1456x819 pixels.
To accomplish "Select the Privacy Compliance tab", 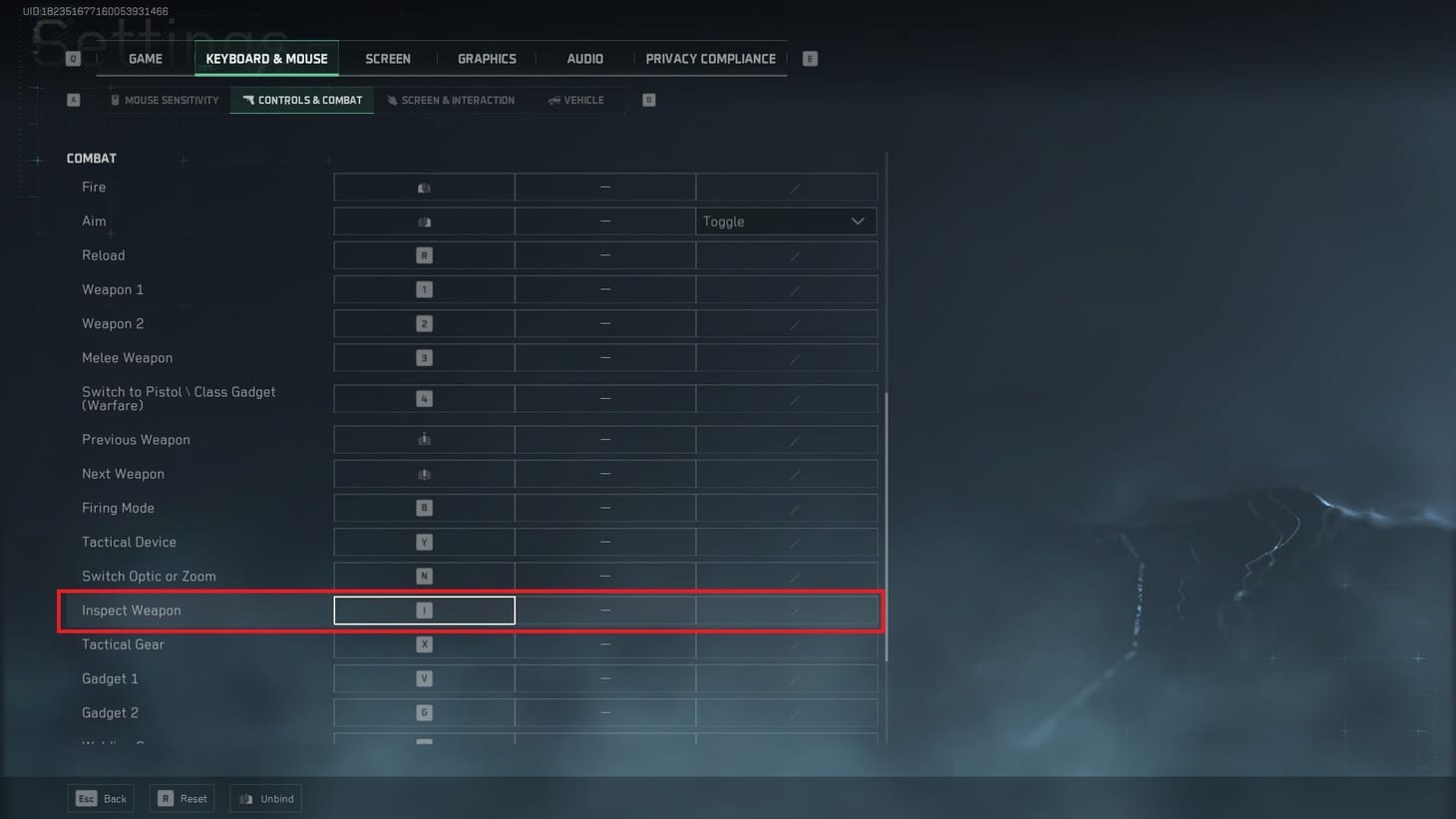I will (710, 58).
